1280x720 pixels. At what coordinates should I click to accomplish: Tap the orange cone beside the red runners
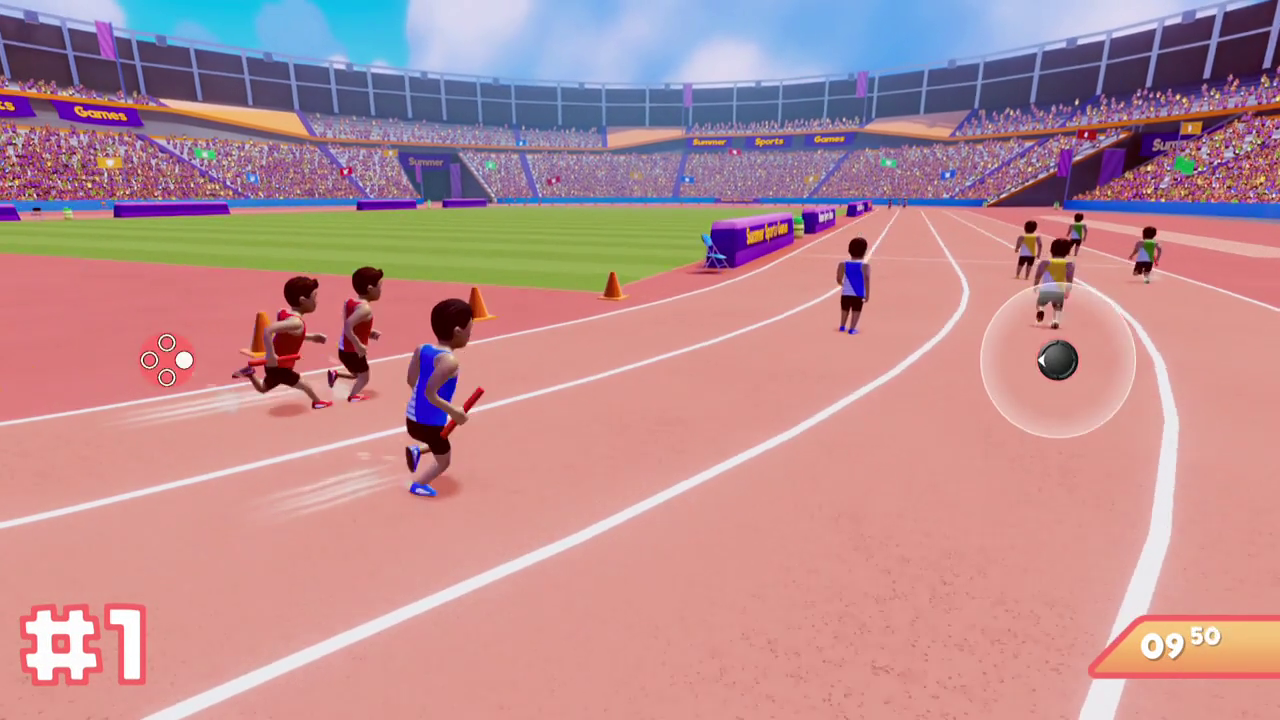tap(258, 333)
